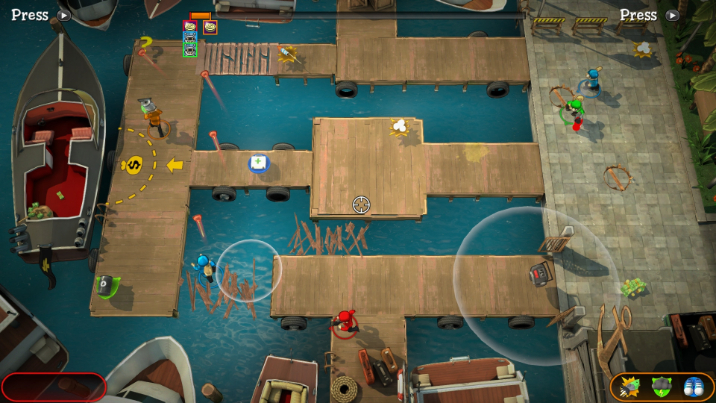Choose the blue-bordered player portrait
The image size is (716, 403).
coord(190,39)
